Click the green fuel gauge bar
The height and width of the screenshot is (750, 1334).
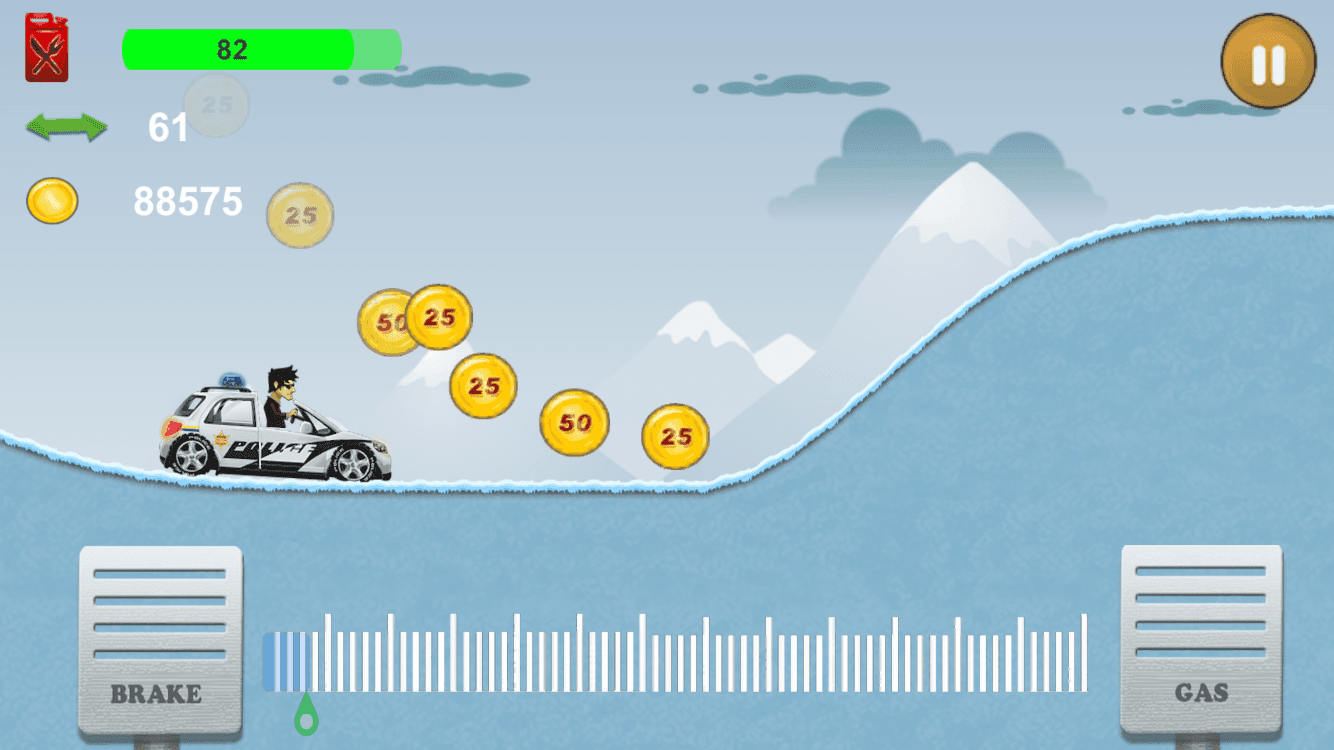(240, 47)
